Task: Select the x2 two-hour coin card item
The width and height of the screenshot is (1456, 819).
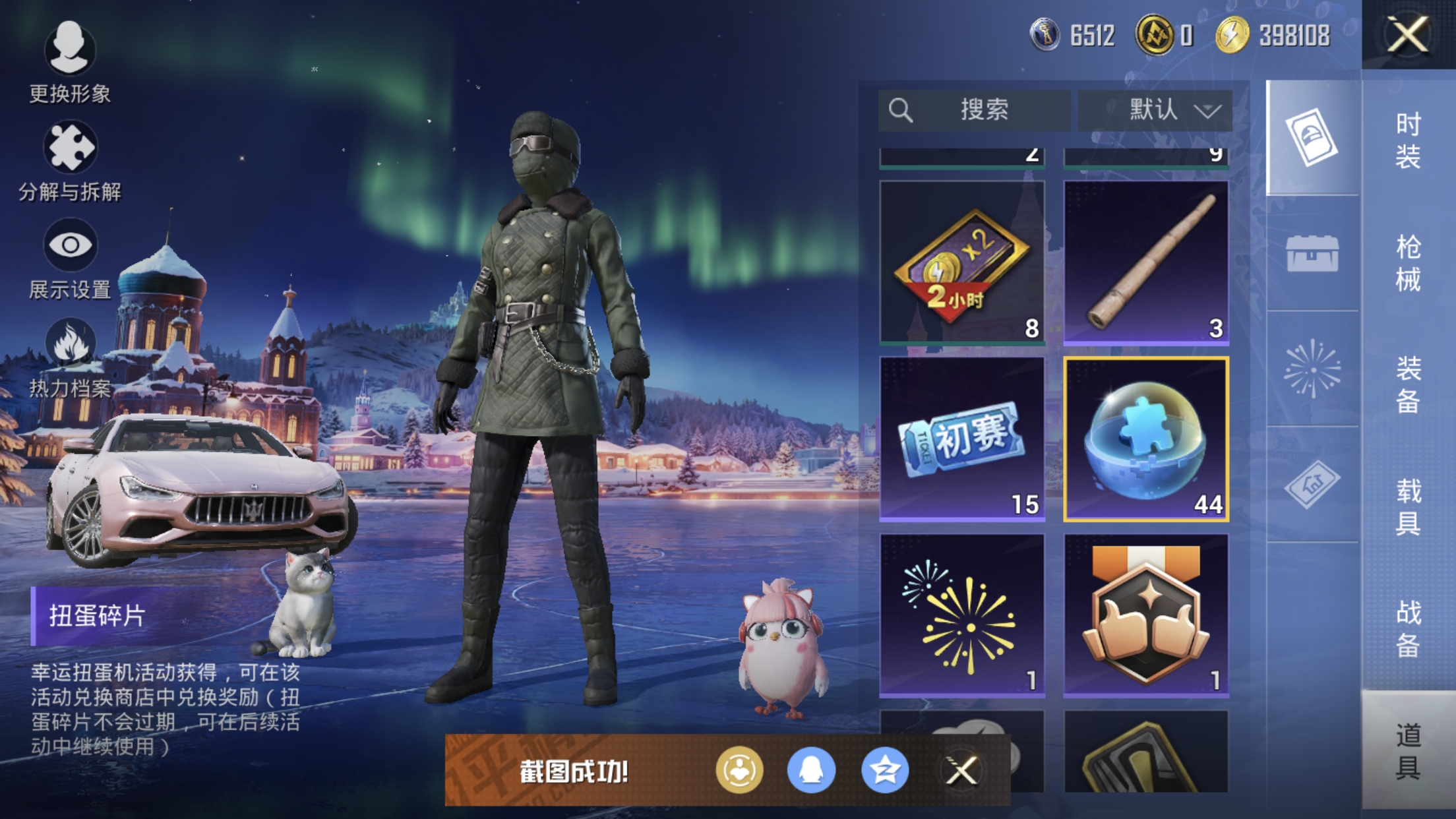Action: pos(962,262)
